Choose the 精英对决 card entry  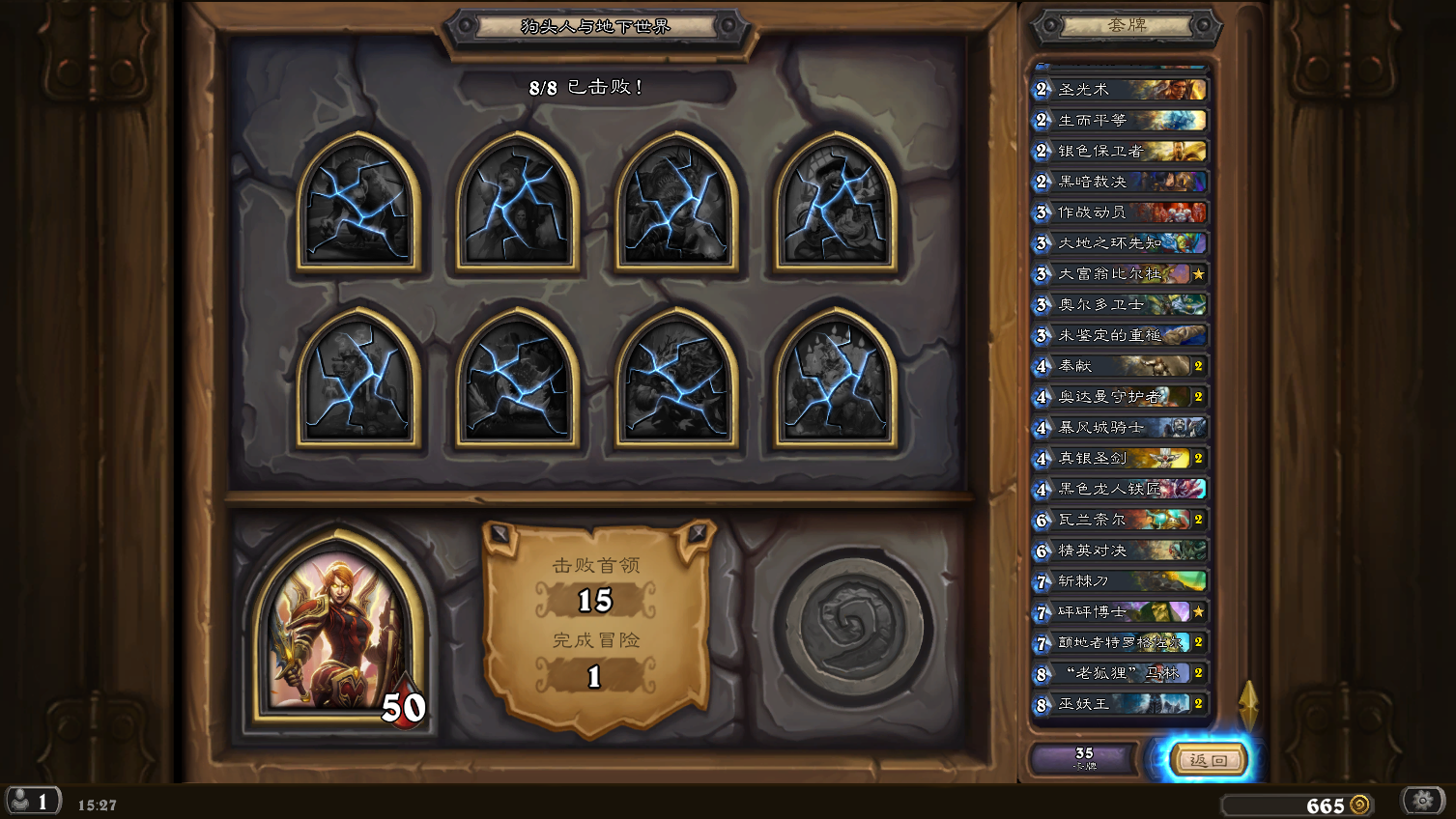pyautogui.click(x=1121, y=551)
